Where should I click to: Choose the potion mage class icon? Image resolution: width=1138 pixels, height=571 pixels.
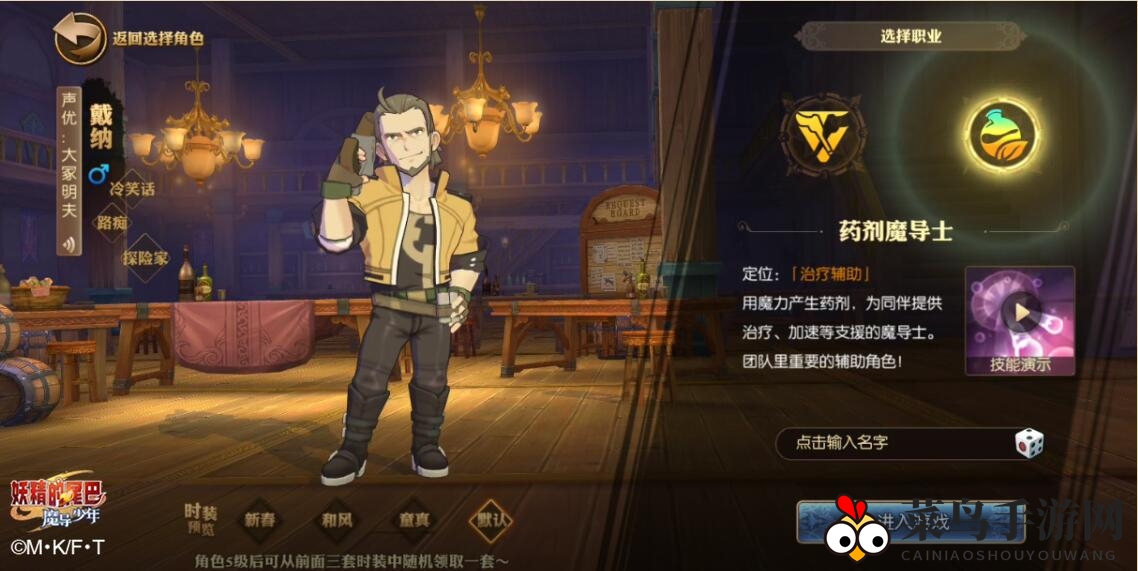[x=1002, y=136]
